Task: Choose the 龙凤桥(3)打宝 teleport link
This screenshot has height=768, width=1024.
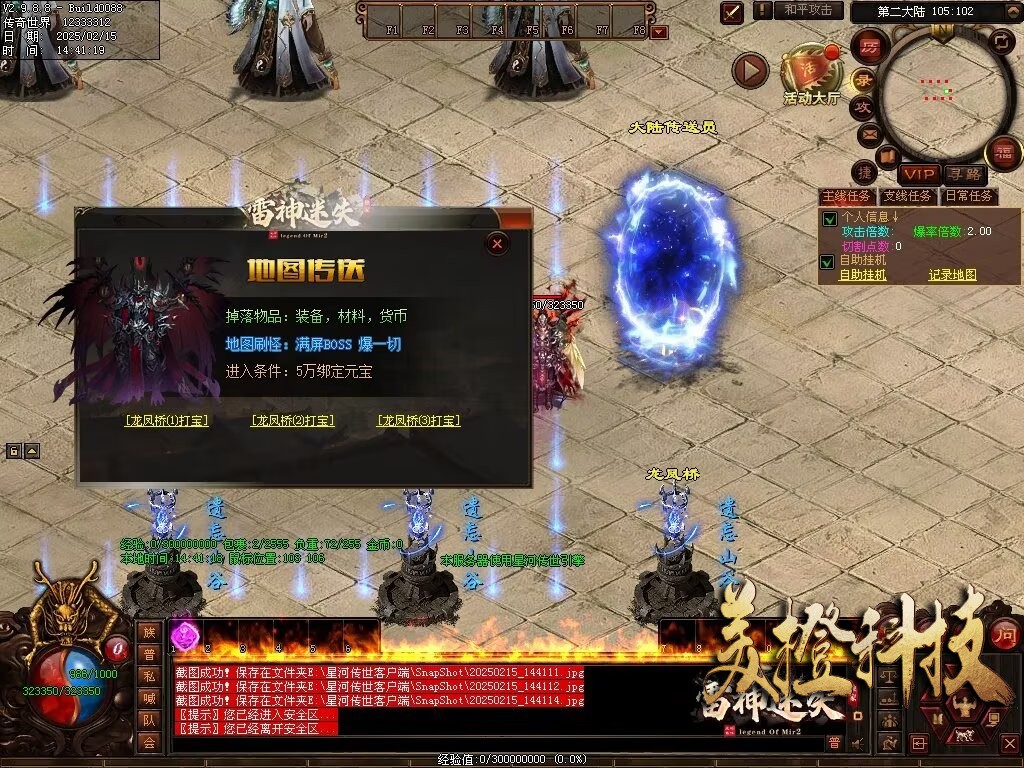Action: (x=418, y=421)
